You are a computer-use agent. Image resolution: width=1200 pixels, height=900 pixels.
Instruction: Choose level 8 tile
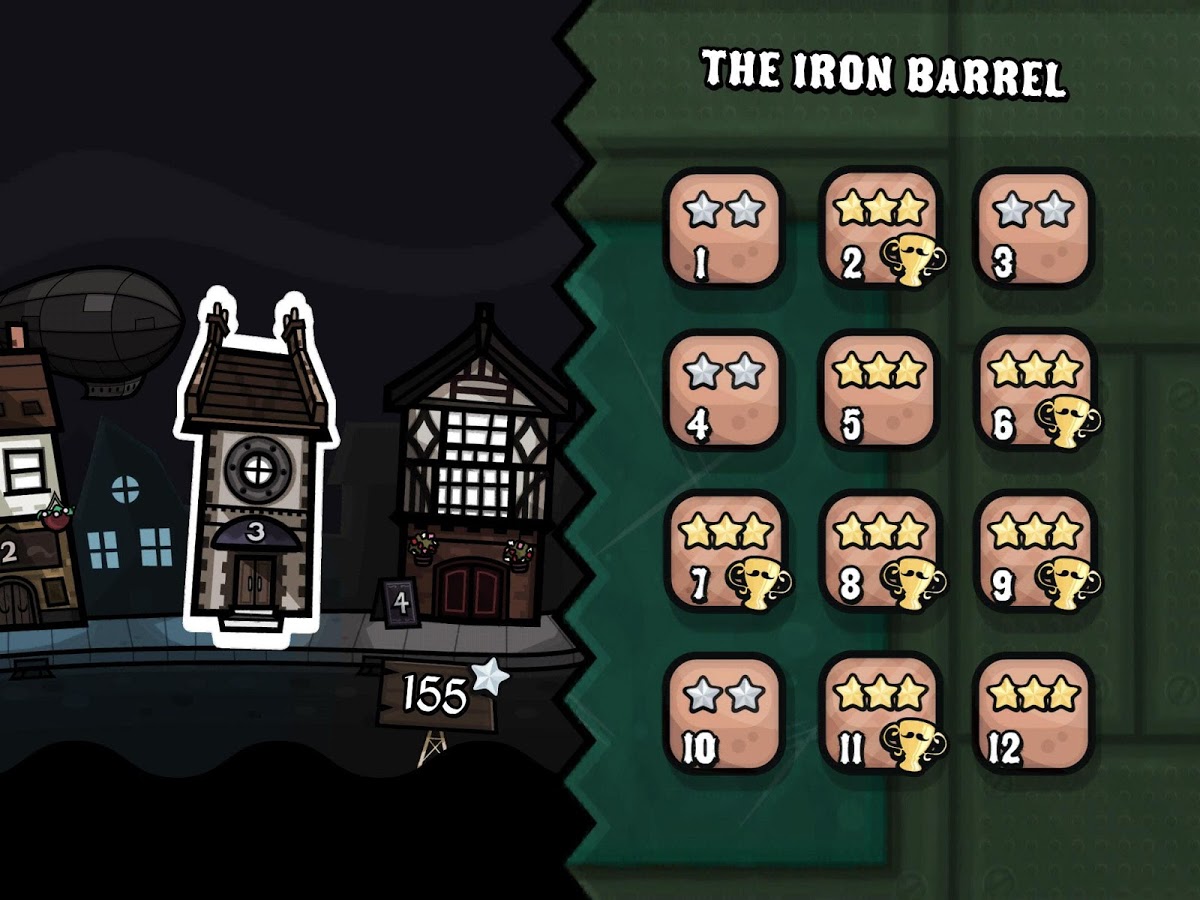click(879, 551)
